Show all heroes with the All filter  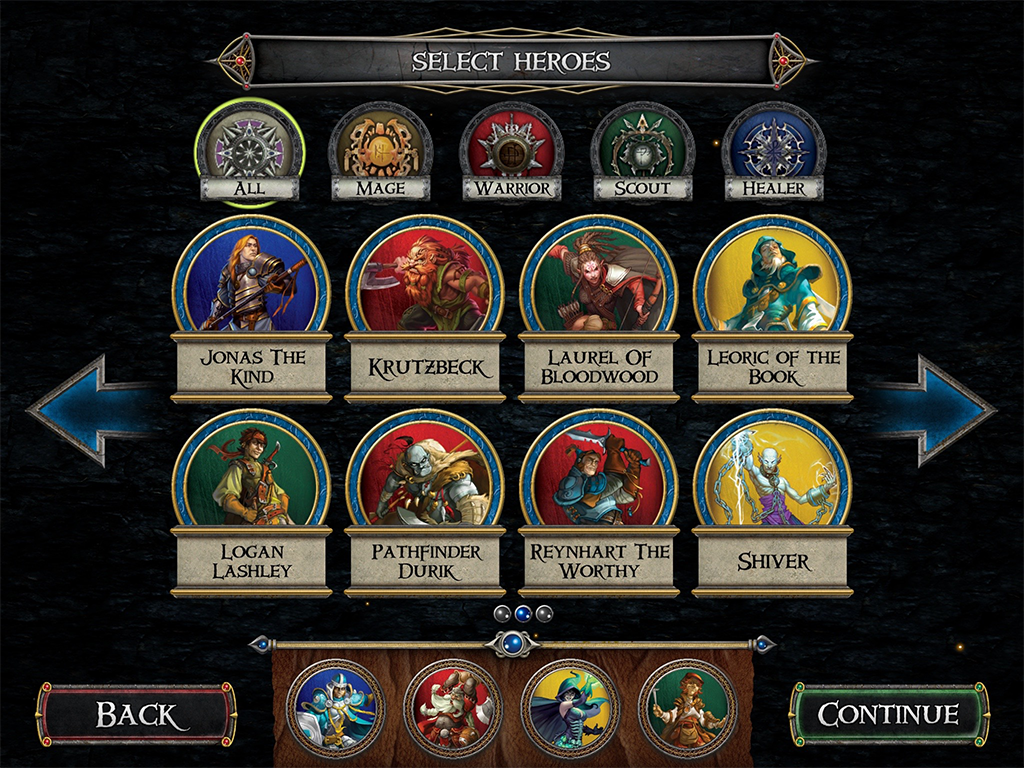tap(249, 154)
